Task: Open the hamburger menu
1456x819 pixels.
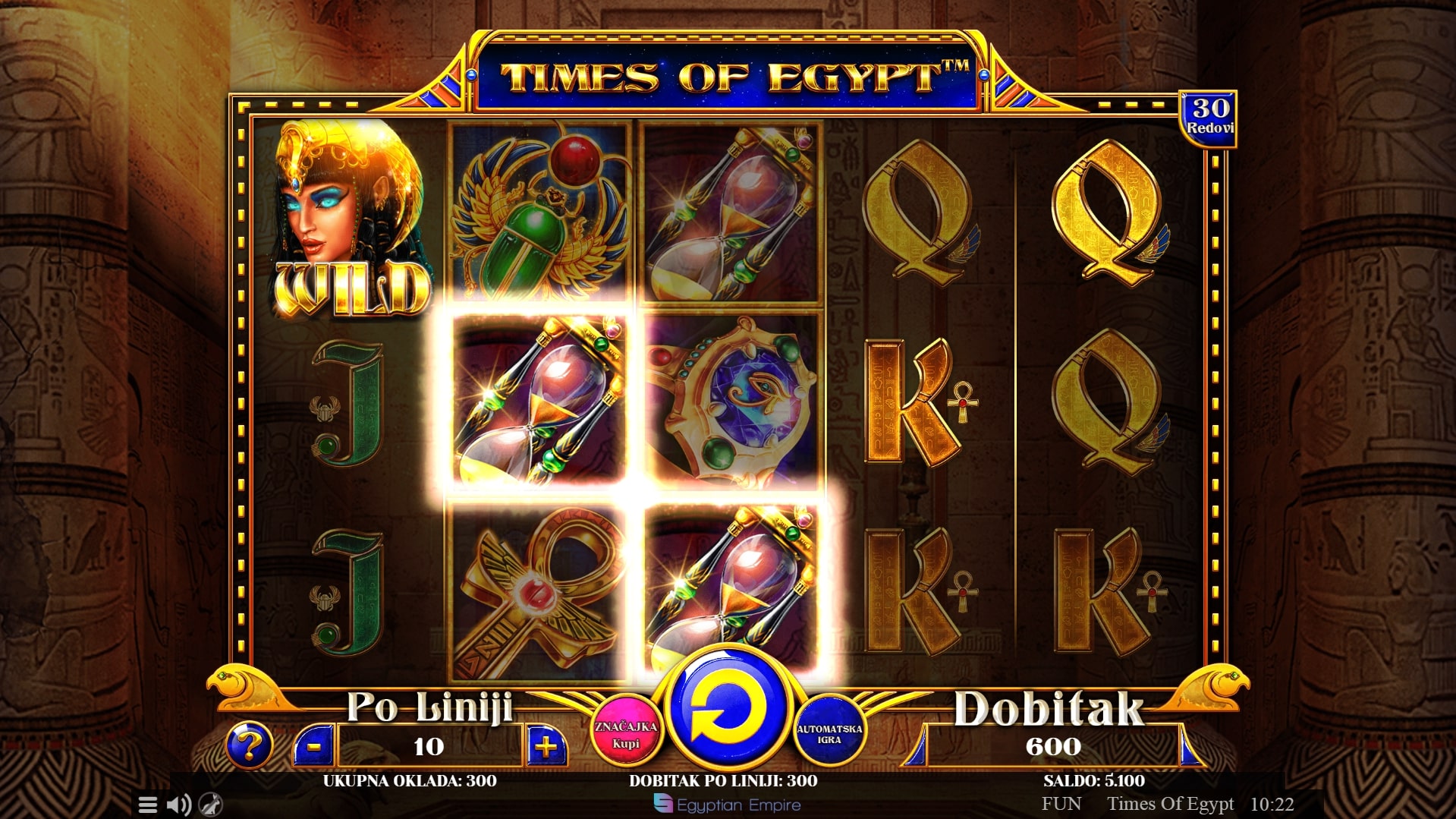Action: (x=148, y=805)
